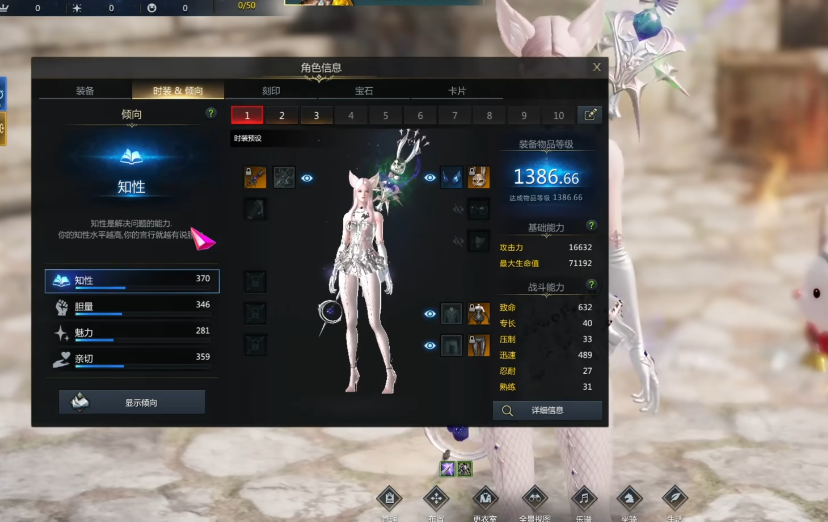
Task: Open the 刻印 engravings tab
Action: pyautogui.click(x=271, y=91)
